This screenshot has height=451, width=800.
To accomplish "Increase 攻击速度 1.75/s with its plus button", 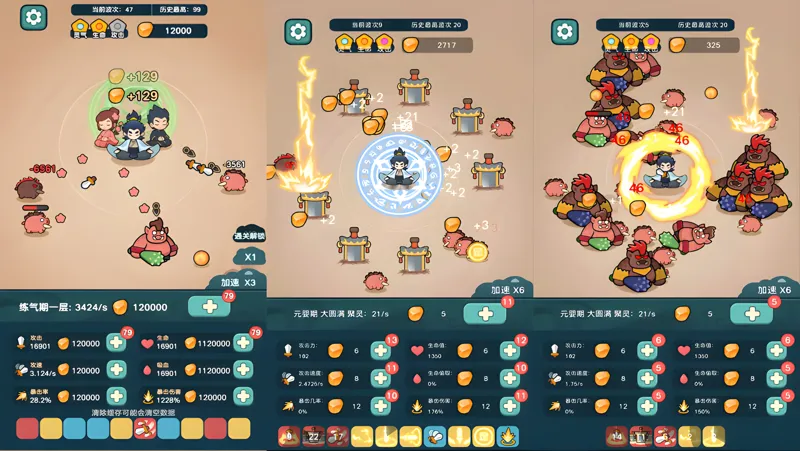I will [648, 378].
